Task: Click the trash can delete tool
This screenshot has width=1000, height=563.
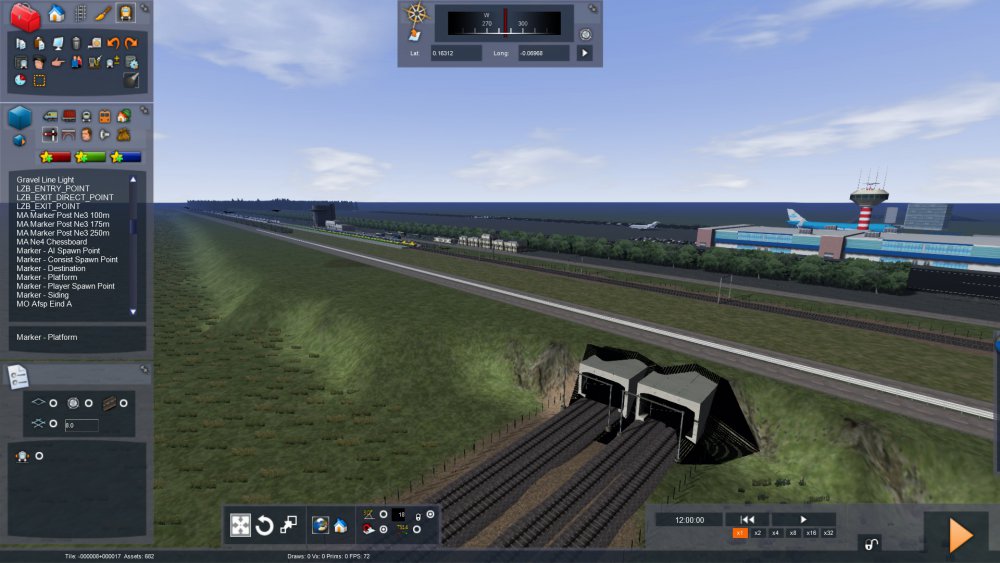Action: (76, 43)
